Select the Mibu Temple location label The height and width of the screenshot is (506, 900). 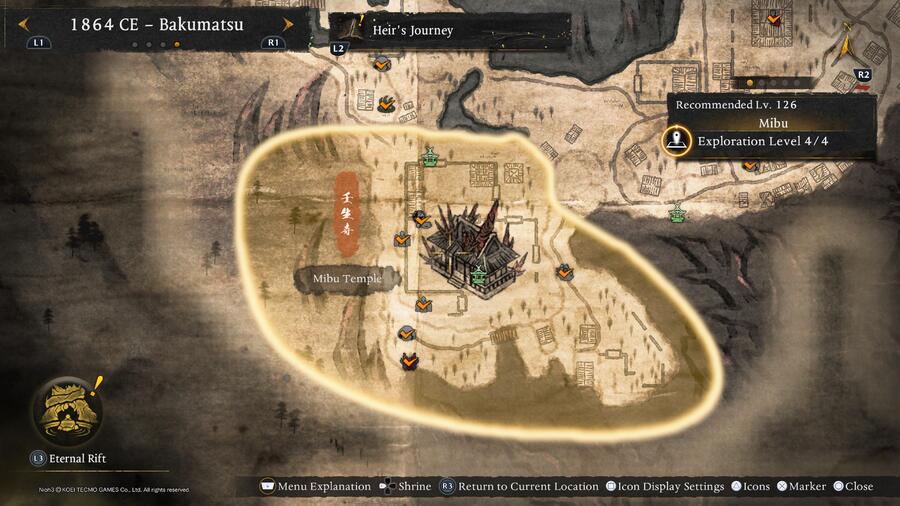click(349, 278)
